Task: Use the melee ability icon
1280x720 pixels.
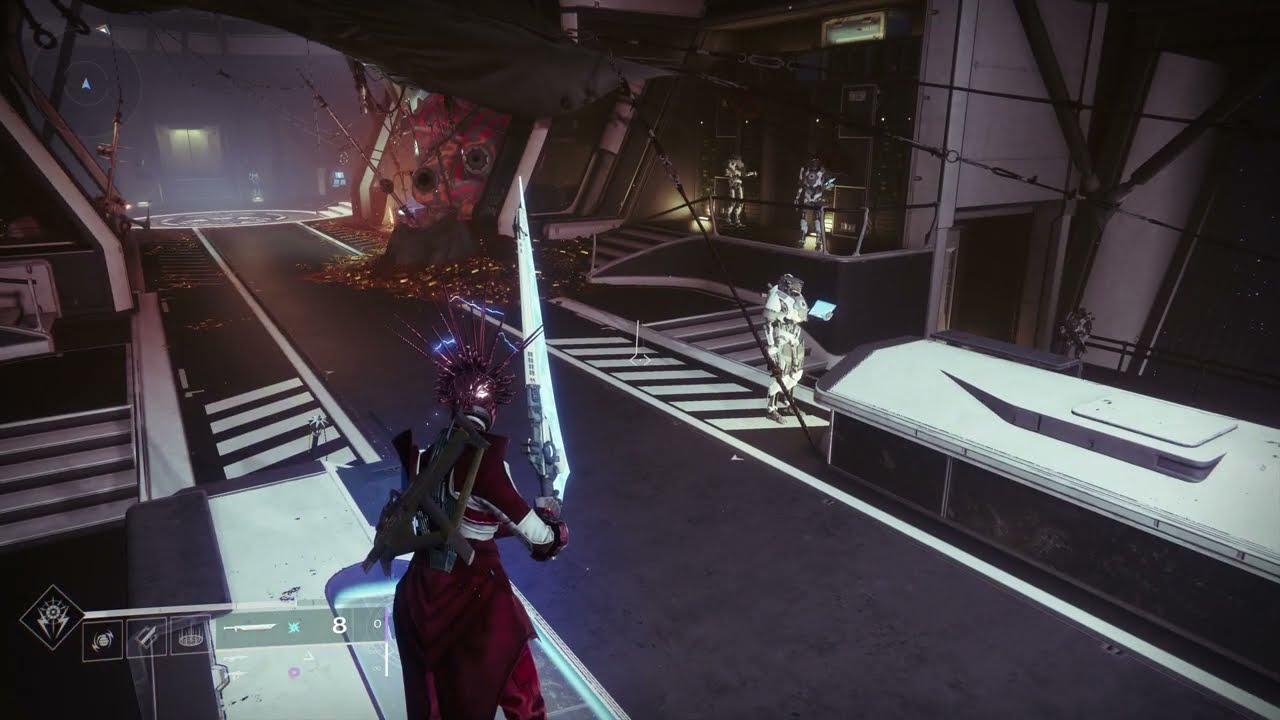Action: [x=148, y=638]
